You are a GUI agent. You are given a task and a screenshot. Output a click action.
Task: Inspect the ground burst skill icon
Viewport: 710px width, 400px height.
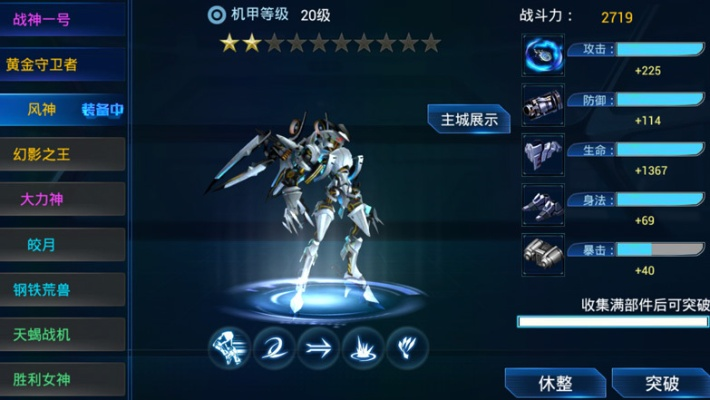tap(362, 347)
